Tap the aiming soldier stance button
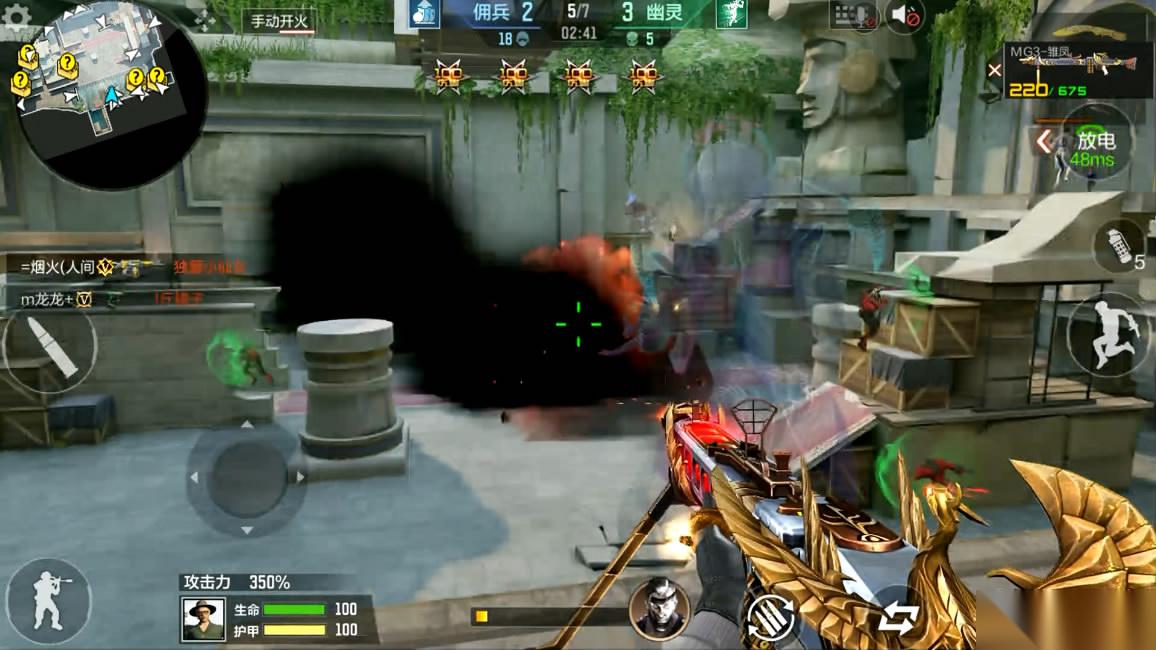1156x650 pixels. (x=48, y=600)
